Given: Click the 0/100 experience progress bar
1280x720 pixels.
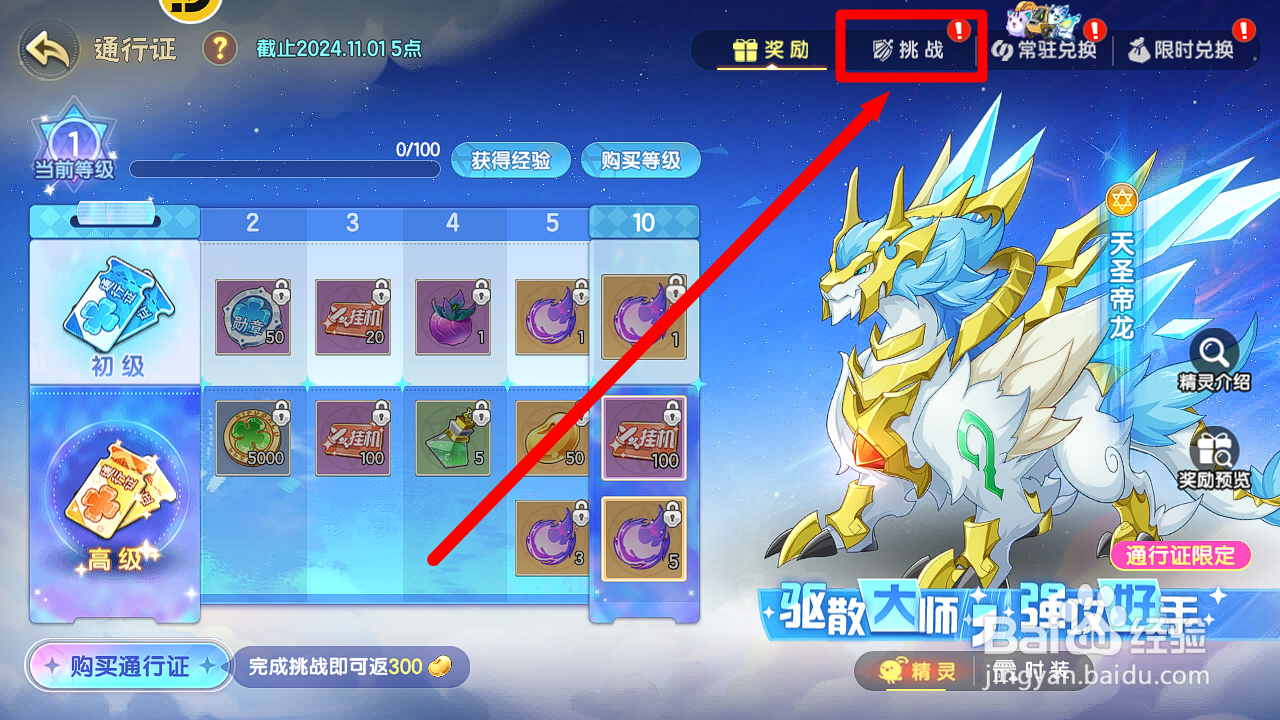Looking at the screenshot, I should click(x=285, y=168).
